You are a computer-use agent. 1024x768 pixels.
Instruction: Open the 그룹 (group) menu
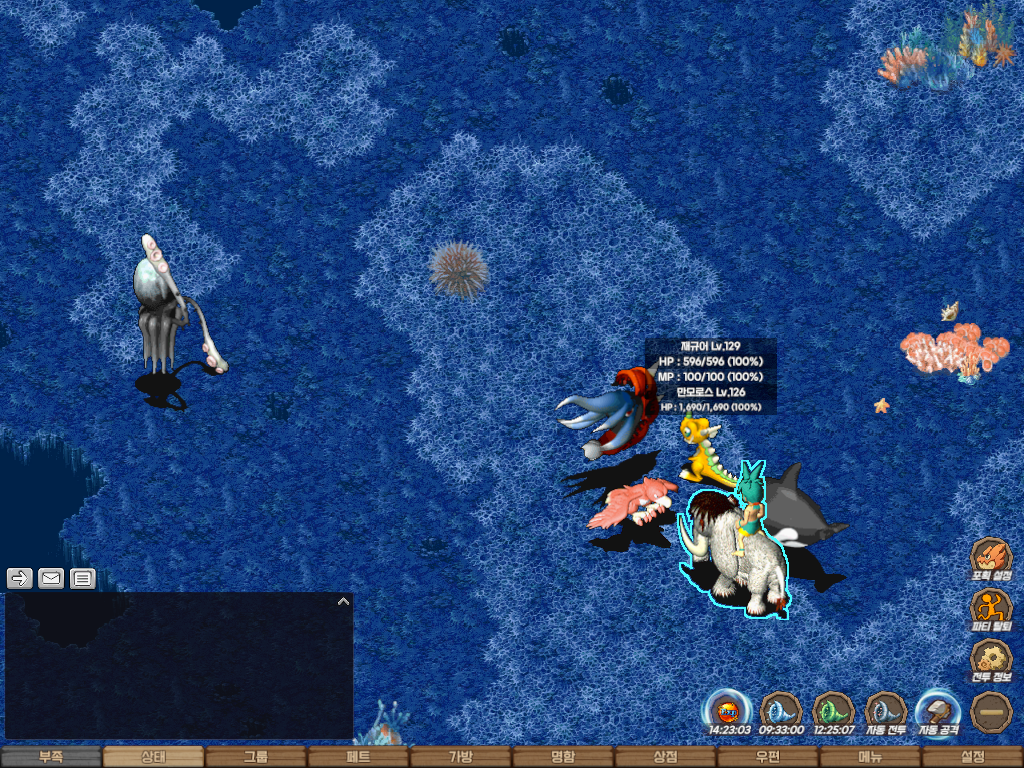(256, 757)
